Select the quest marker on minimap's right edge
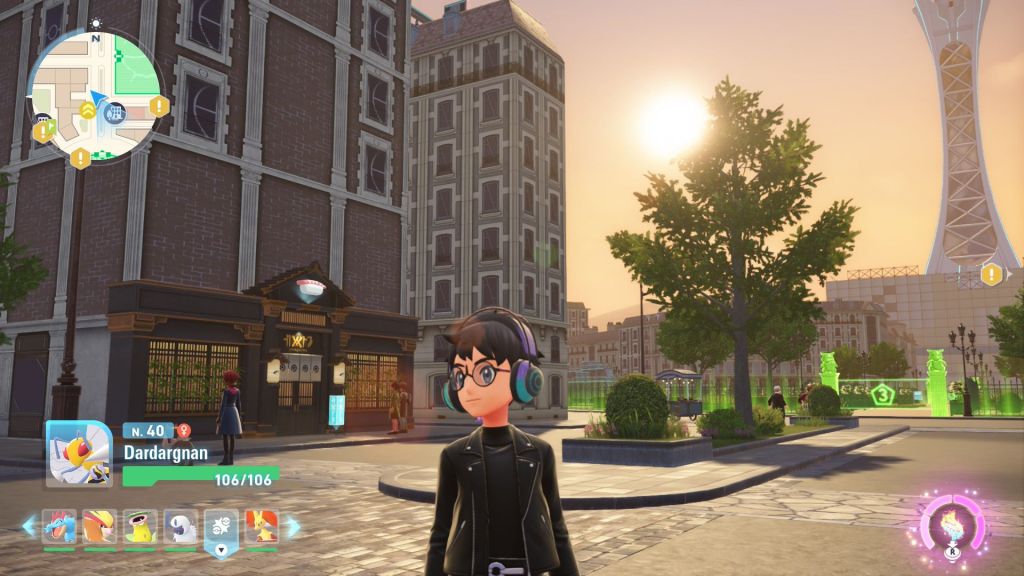Image resolution: width=1024 pixels, height=576 pixels. (x=158, y=105)
